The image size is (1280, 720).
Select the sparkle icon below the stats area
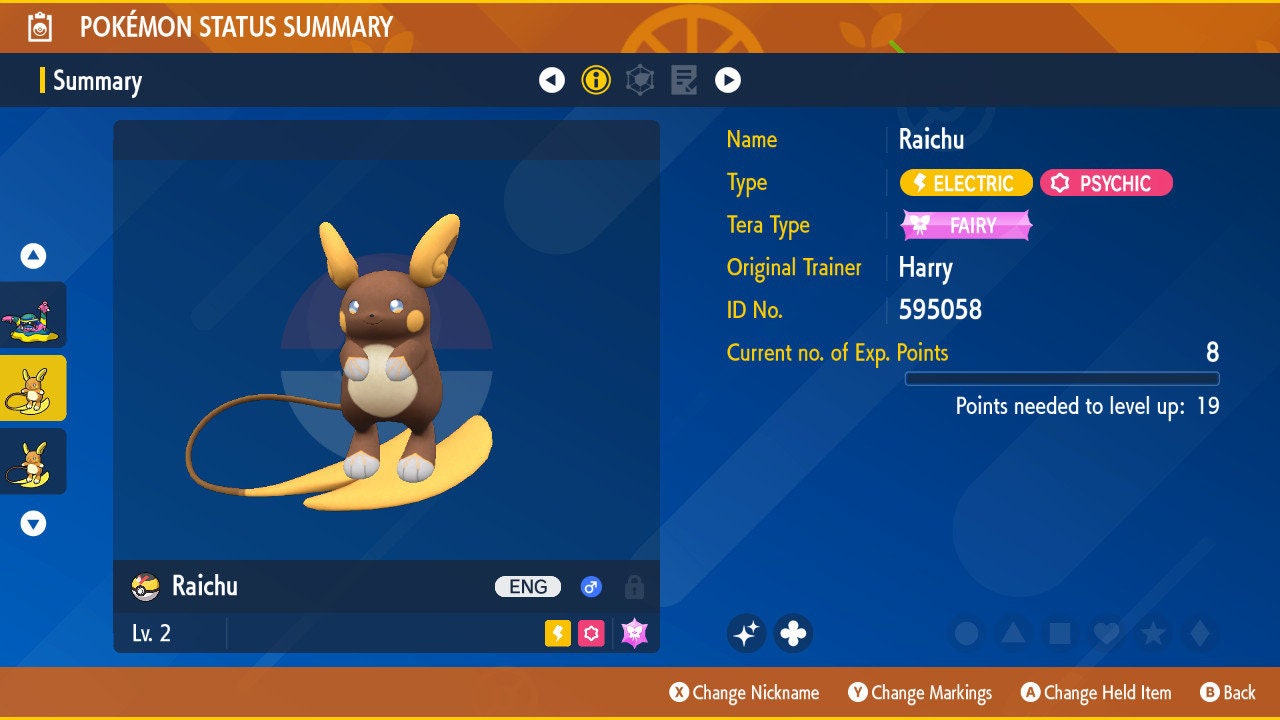click(x=746, y=633)
